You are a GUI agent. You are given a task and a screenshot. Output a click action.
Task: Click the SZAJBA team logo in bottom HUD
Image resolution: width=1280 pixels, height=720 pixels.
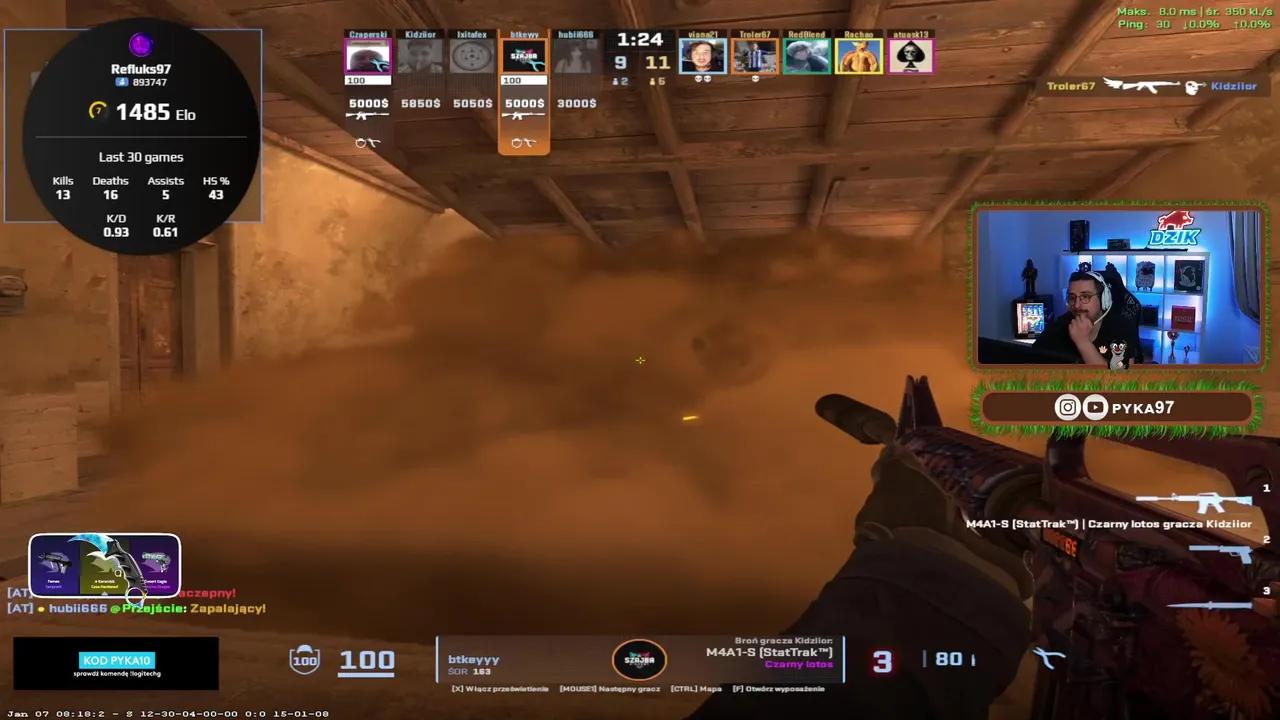pyautogui.click(x=640, y=659)
